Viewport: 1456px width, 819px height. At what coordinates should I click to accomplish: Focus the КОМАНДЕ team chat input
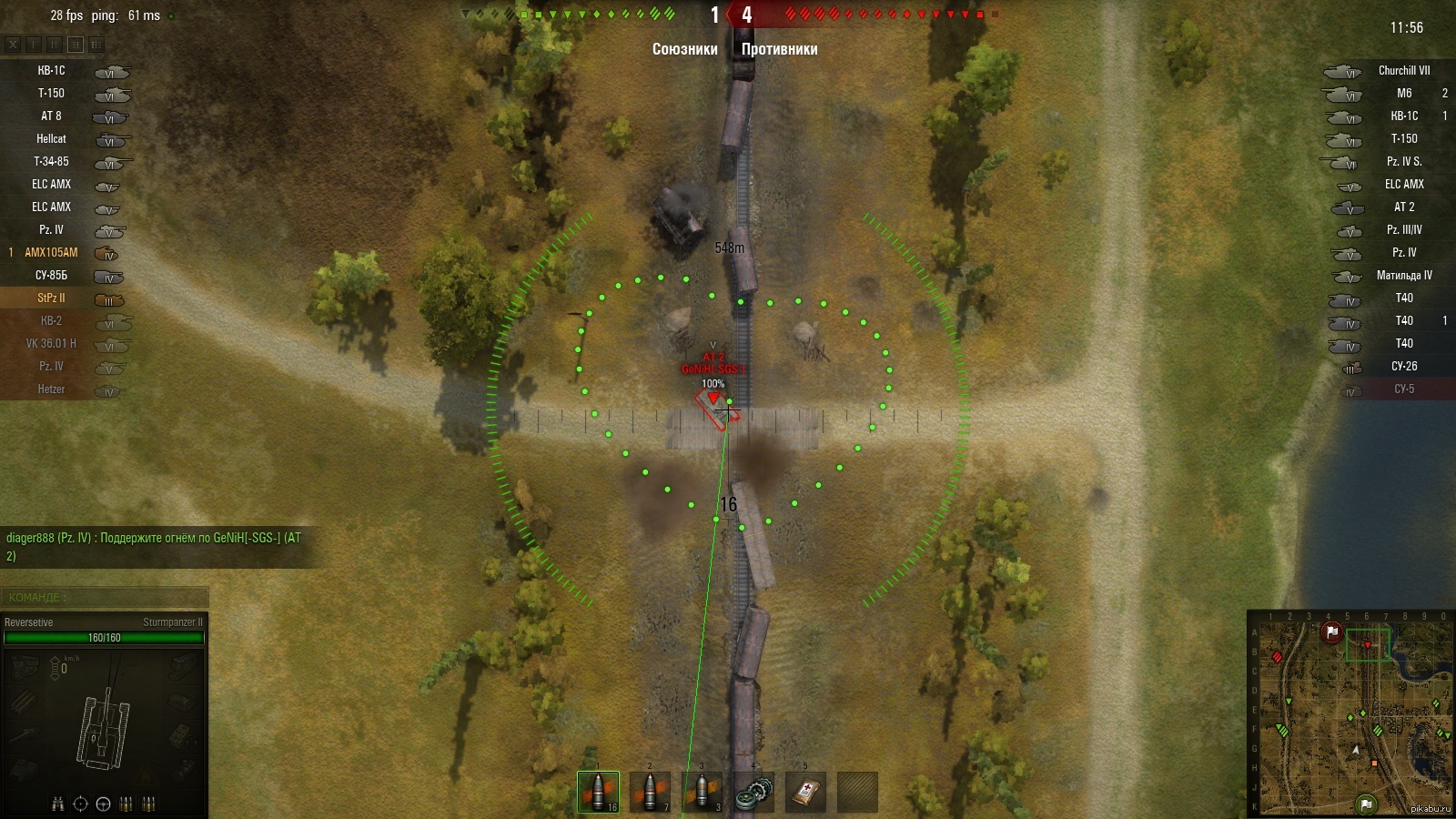click(105, 597)
